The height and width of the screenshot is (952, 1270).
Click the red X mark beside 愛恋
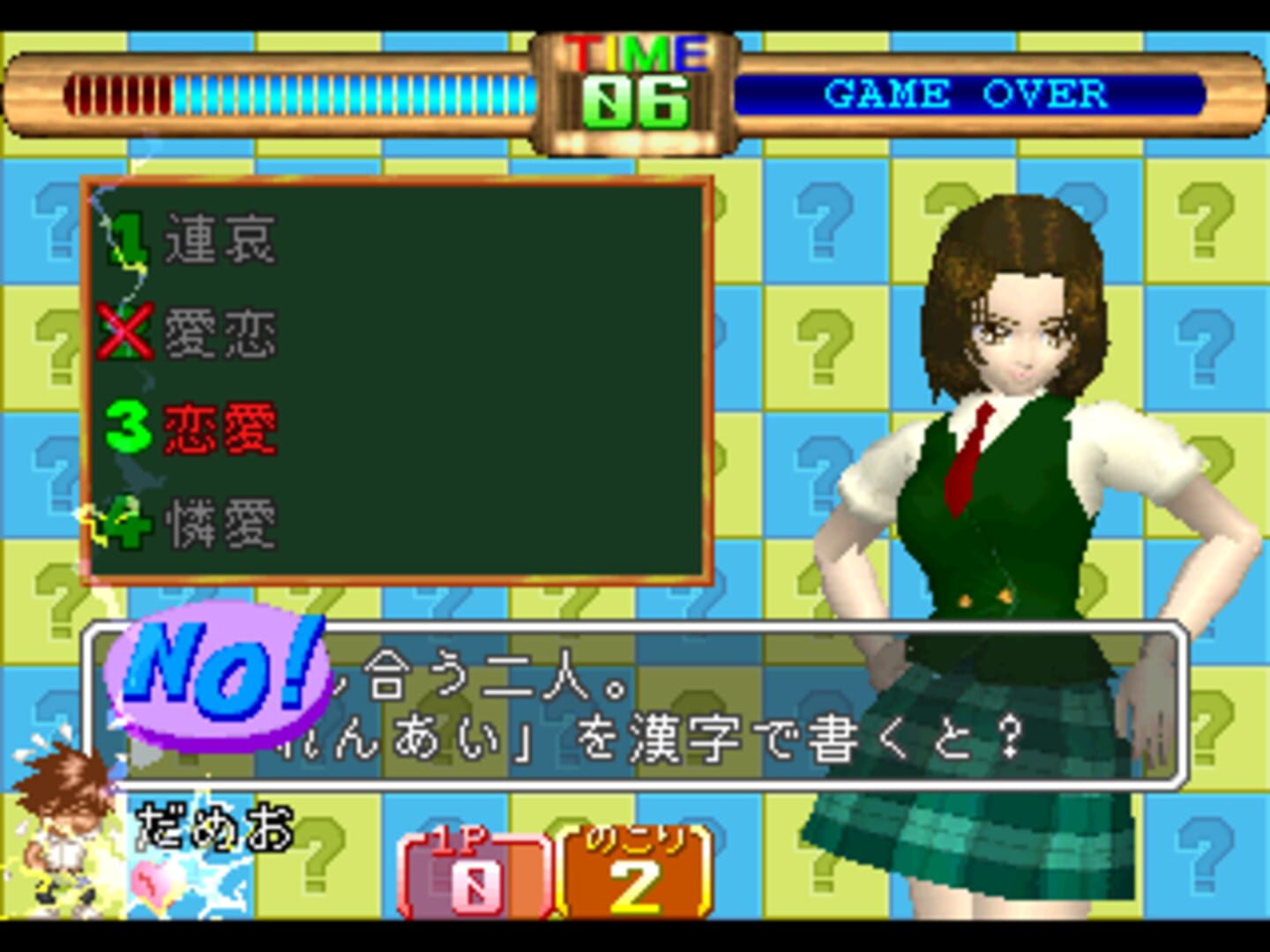(x=123, y=331)
